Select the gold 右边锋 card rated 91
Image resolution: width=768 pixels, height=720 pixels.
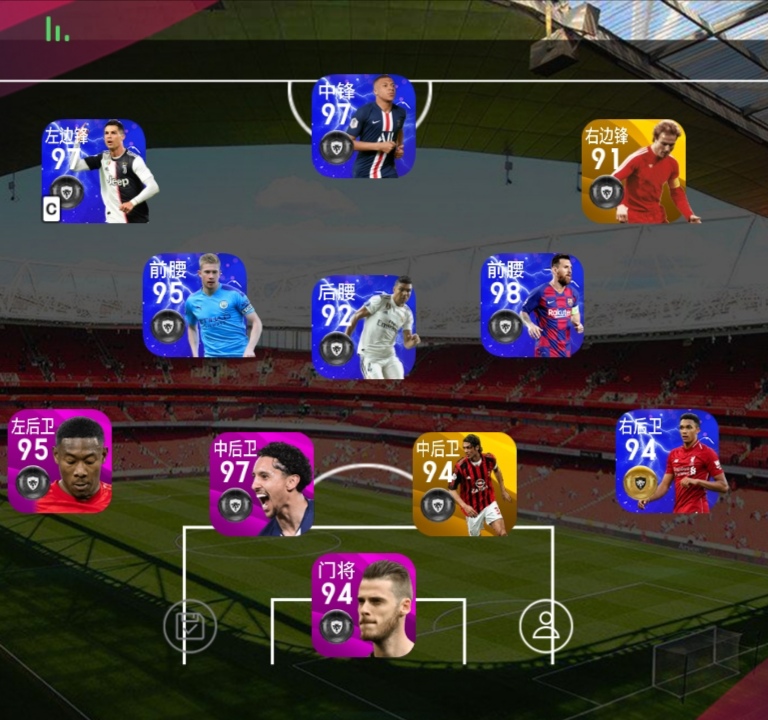pyautogui.click(x=633, y=171)
